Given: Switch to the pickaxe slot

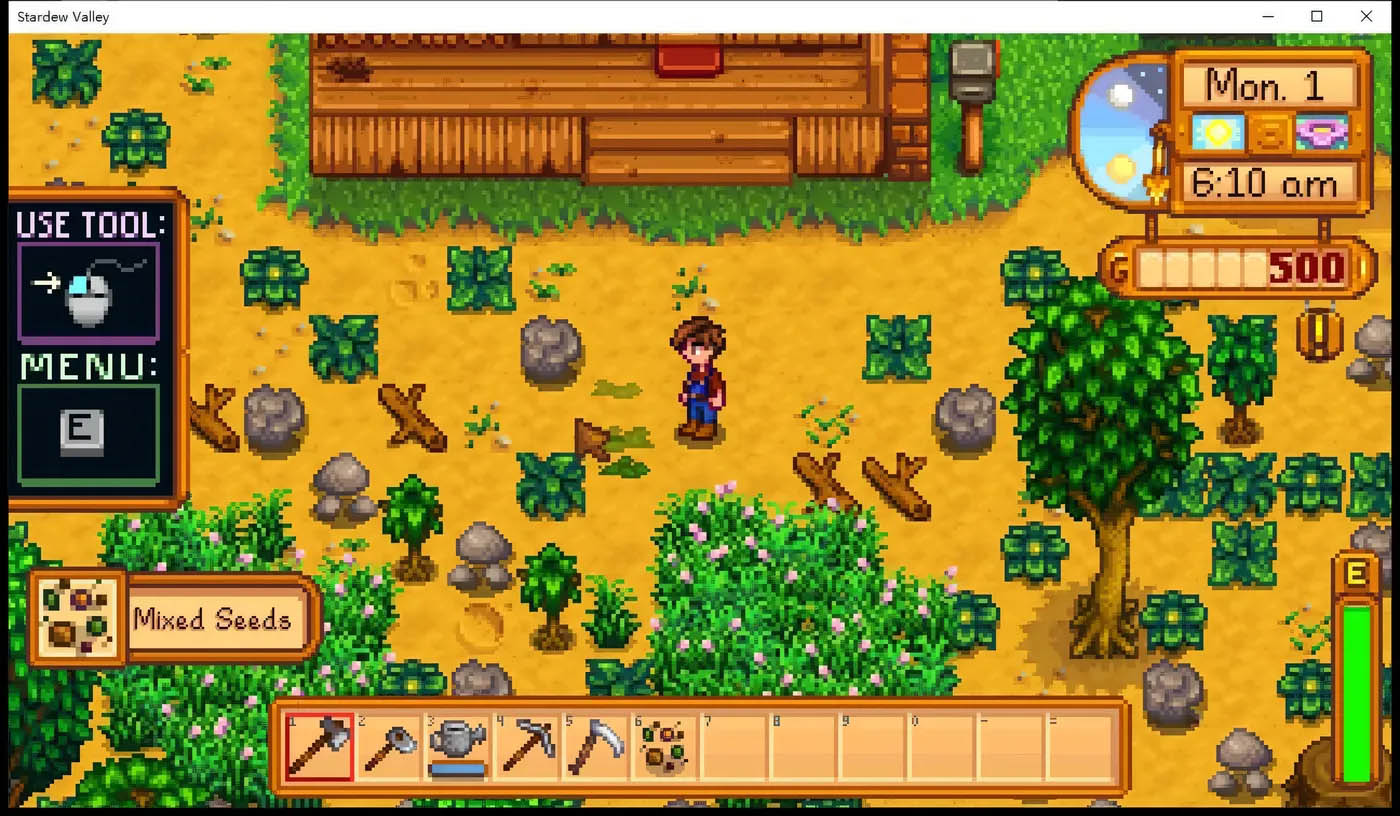Looking at the screenshot, I should click(526, 747).
